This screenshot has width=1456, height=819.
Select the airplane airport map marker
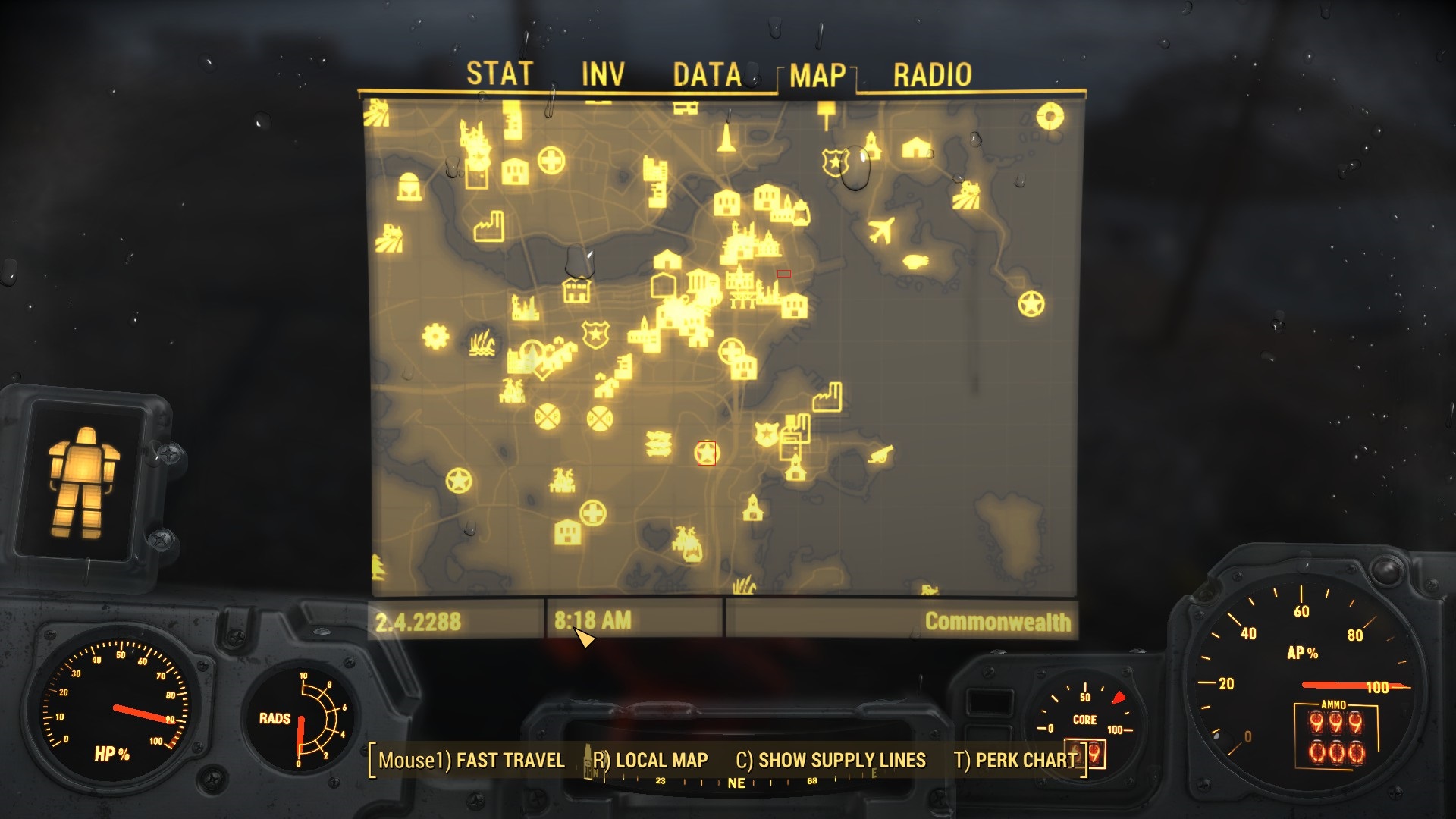pos(880,230)
